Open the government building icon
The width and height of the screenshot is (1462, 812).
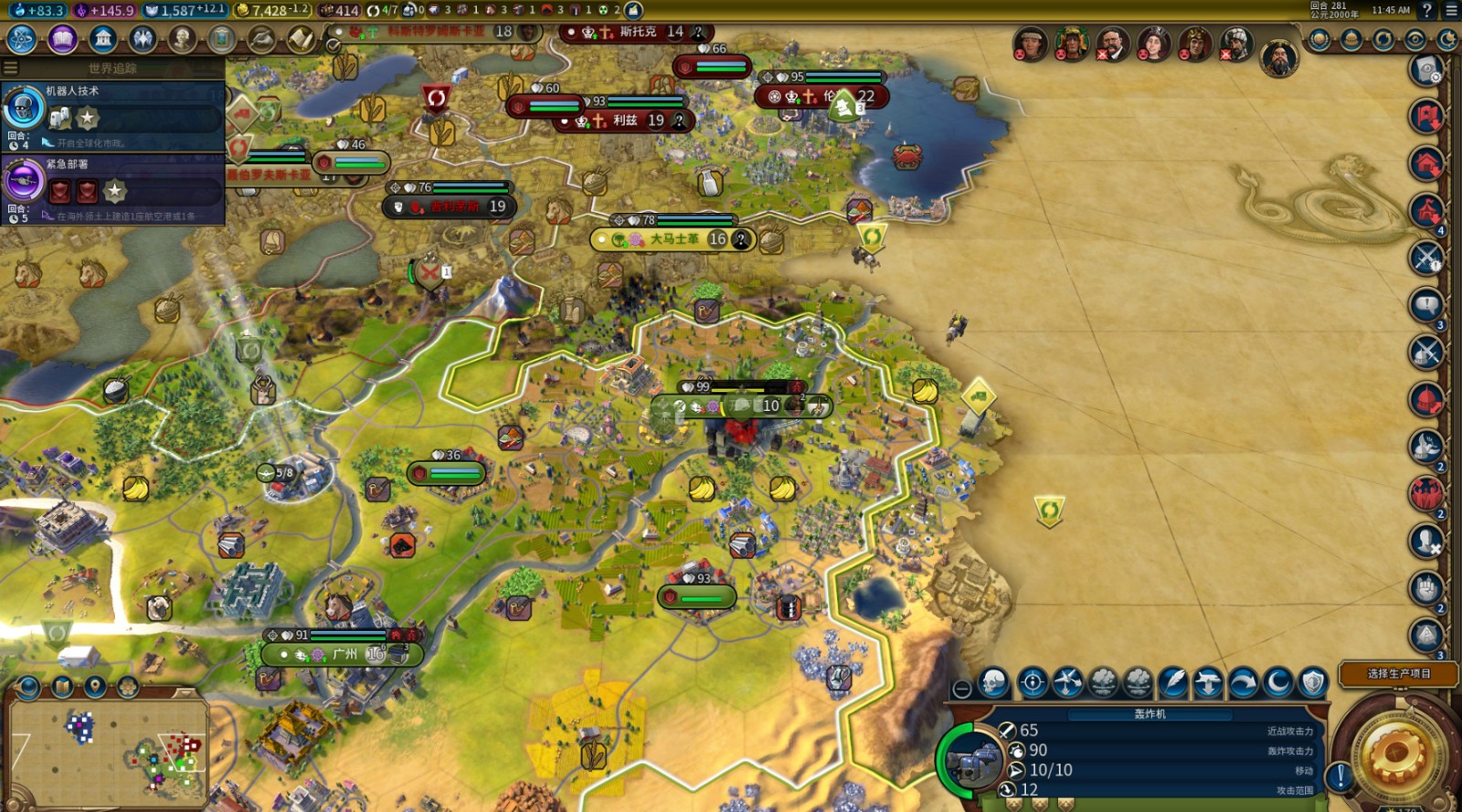(x=102, y=39)
